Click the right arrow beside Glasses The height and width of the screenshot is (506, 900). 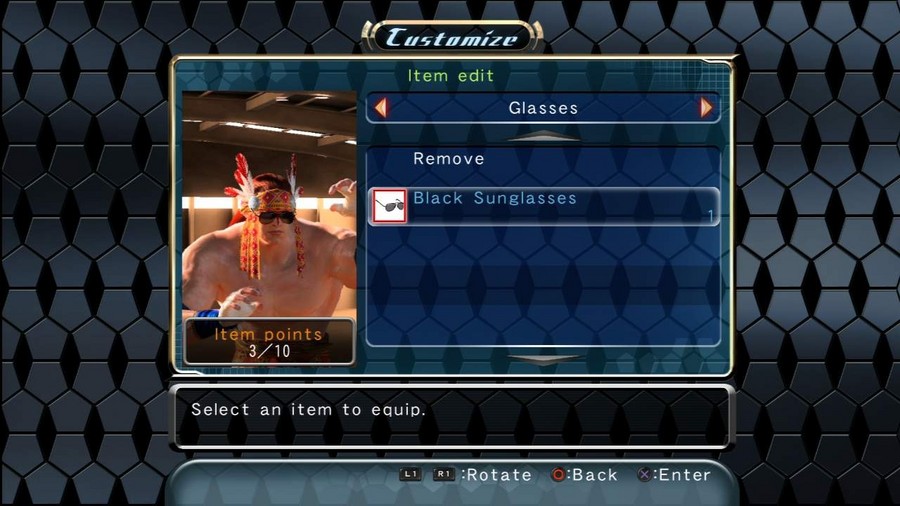pos(707,108)
